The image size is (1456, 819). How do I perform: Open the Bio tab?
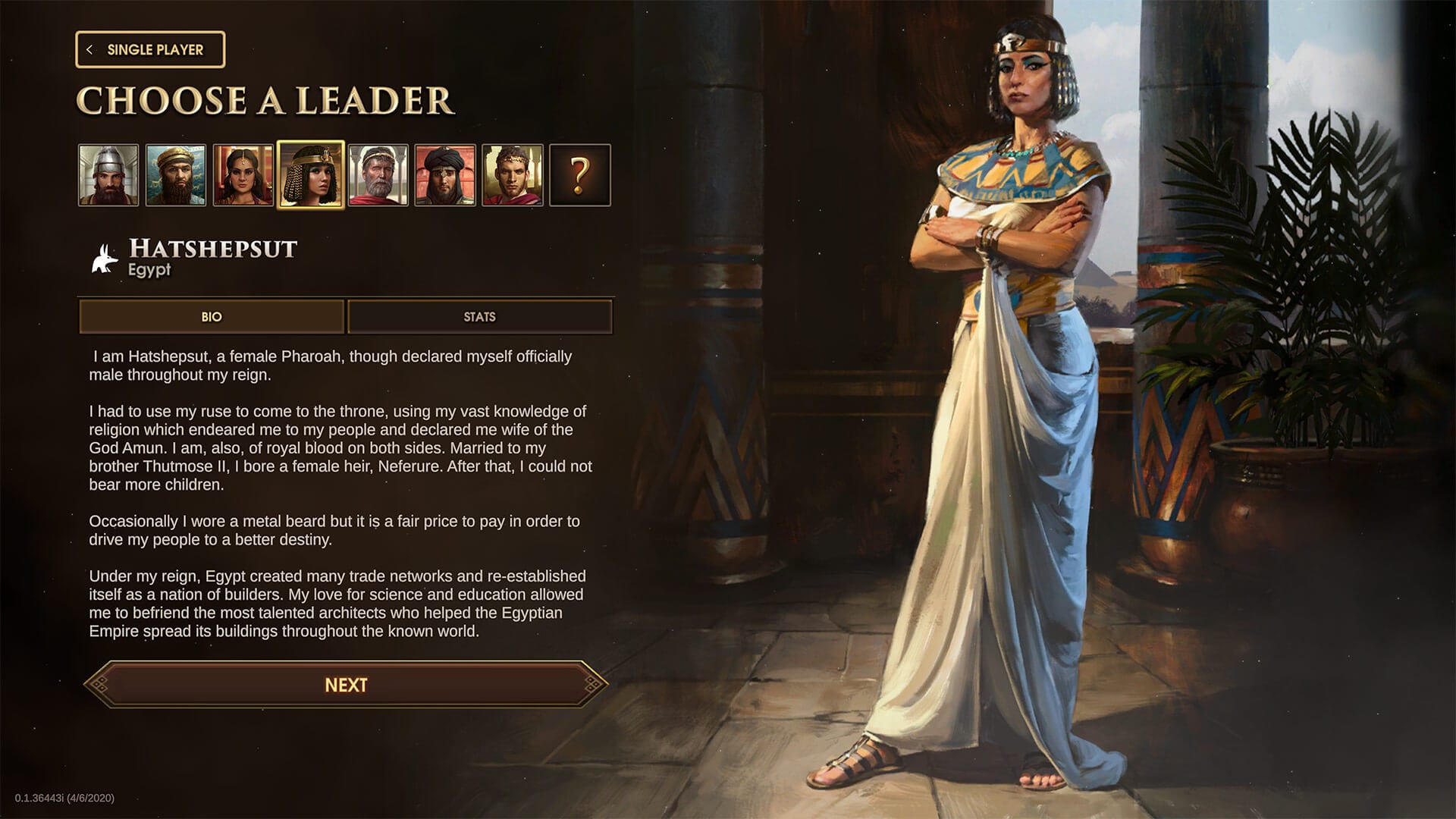[x=212, y=317]
